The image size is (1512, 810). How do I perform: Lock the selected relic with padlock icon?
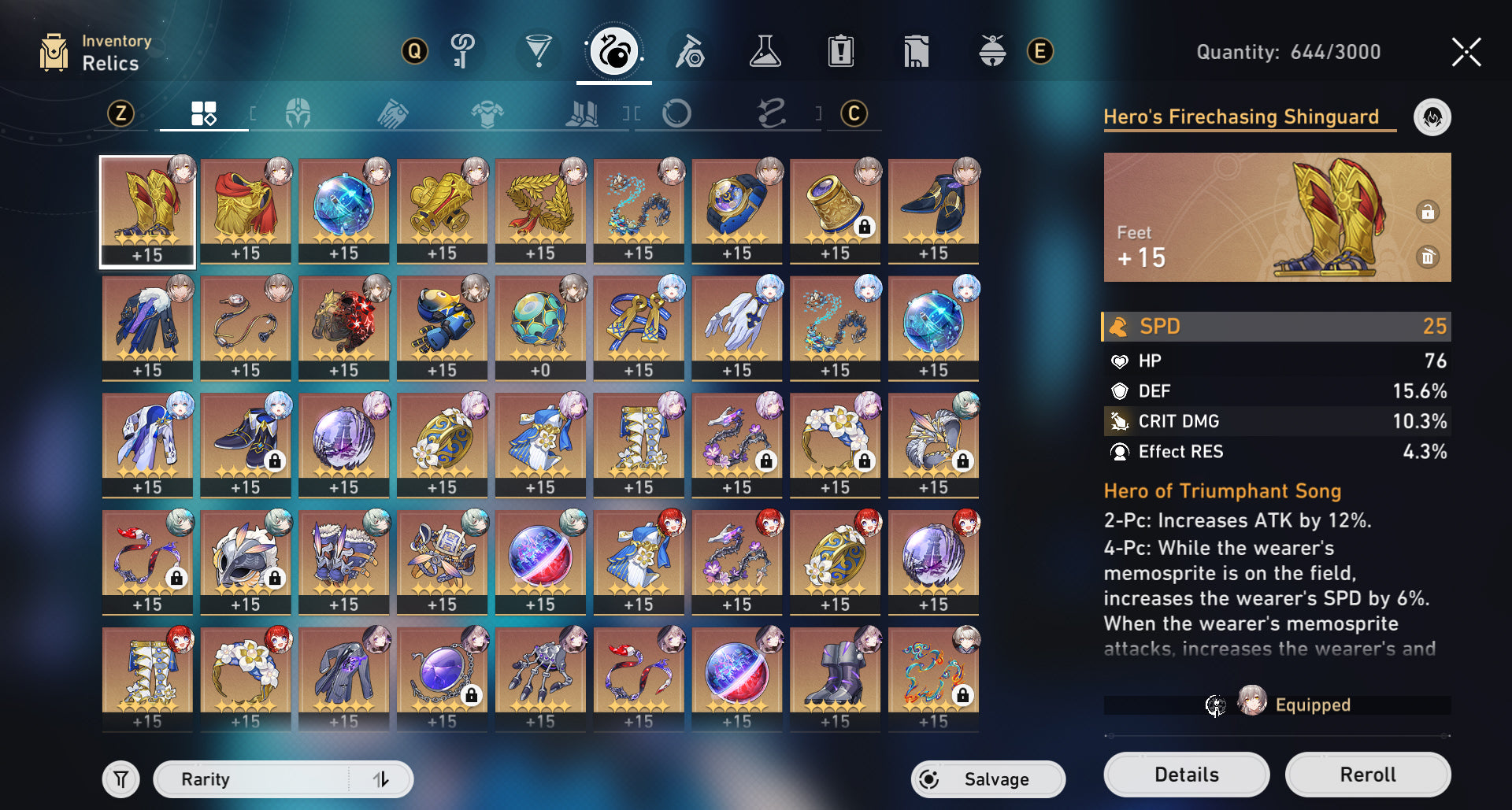1428,212
